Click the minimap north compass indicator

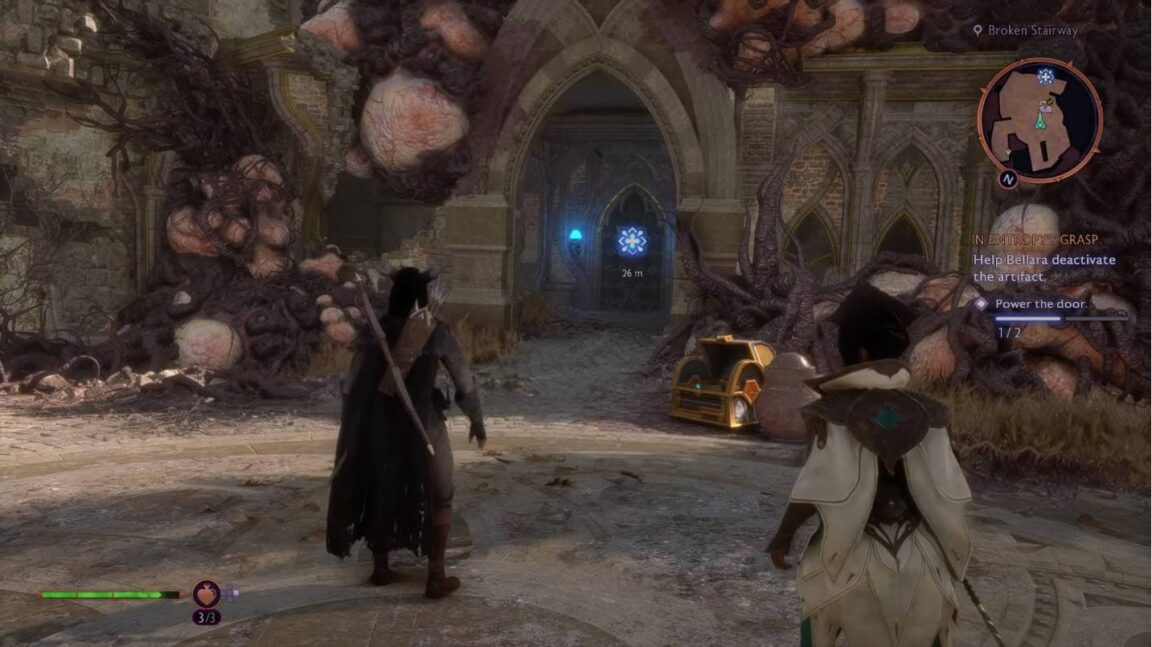point(1008,180)
